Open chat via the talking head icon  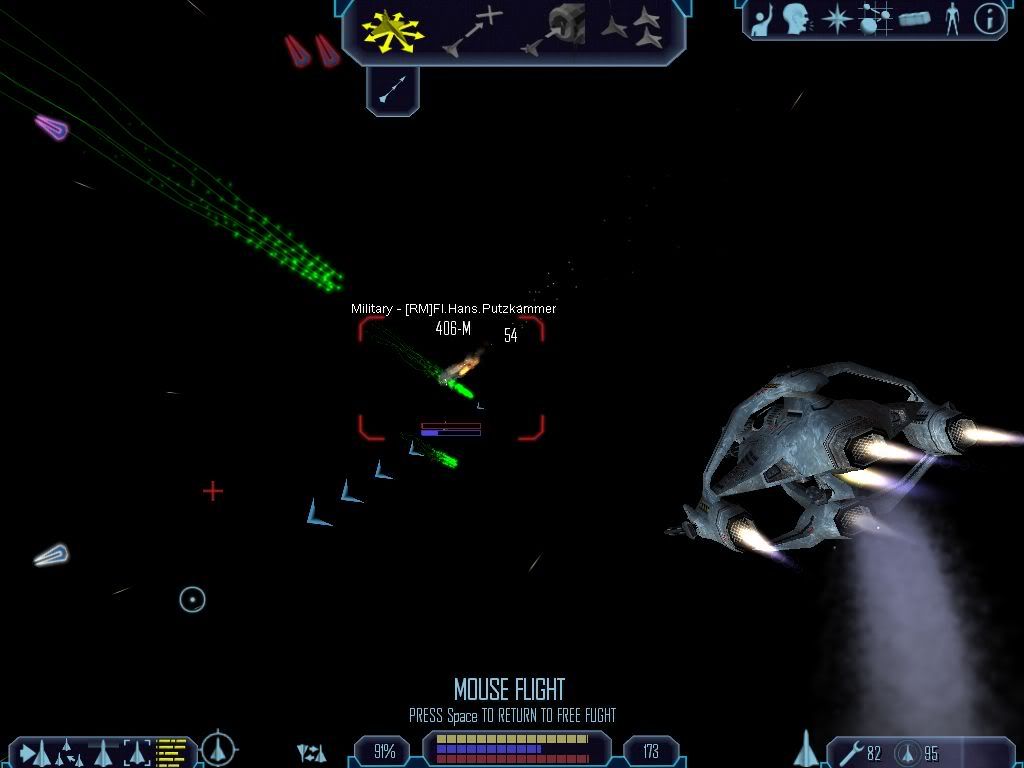click(796, 19)
